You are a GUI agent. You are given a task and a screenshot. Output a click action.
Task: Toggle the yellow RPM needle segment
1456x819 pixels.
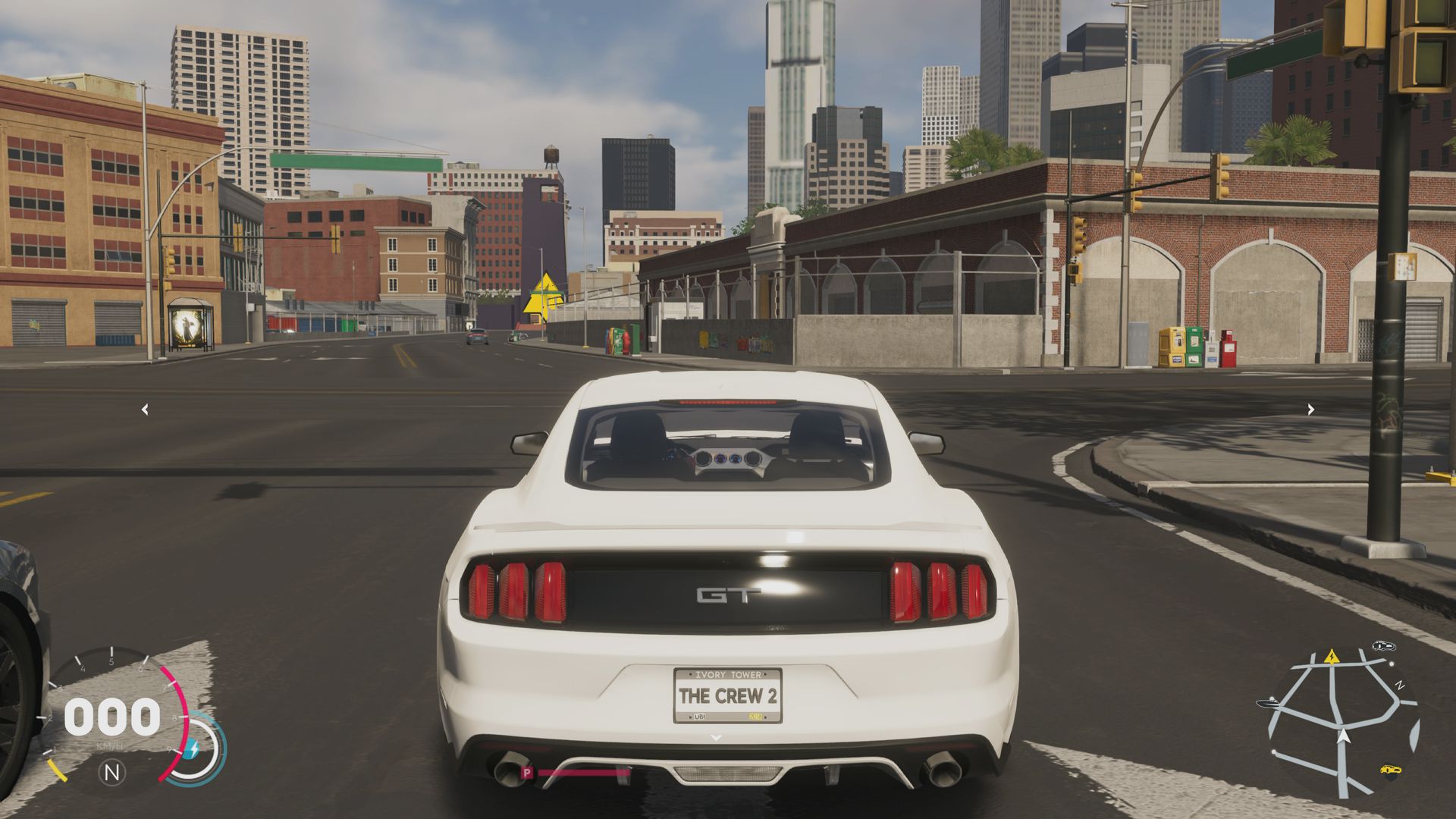pyautogui.click(x=58, y=770)
